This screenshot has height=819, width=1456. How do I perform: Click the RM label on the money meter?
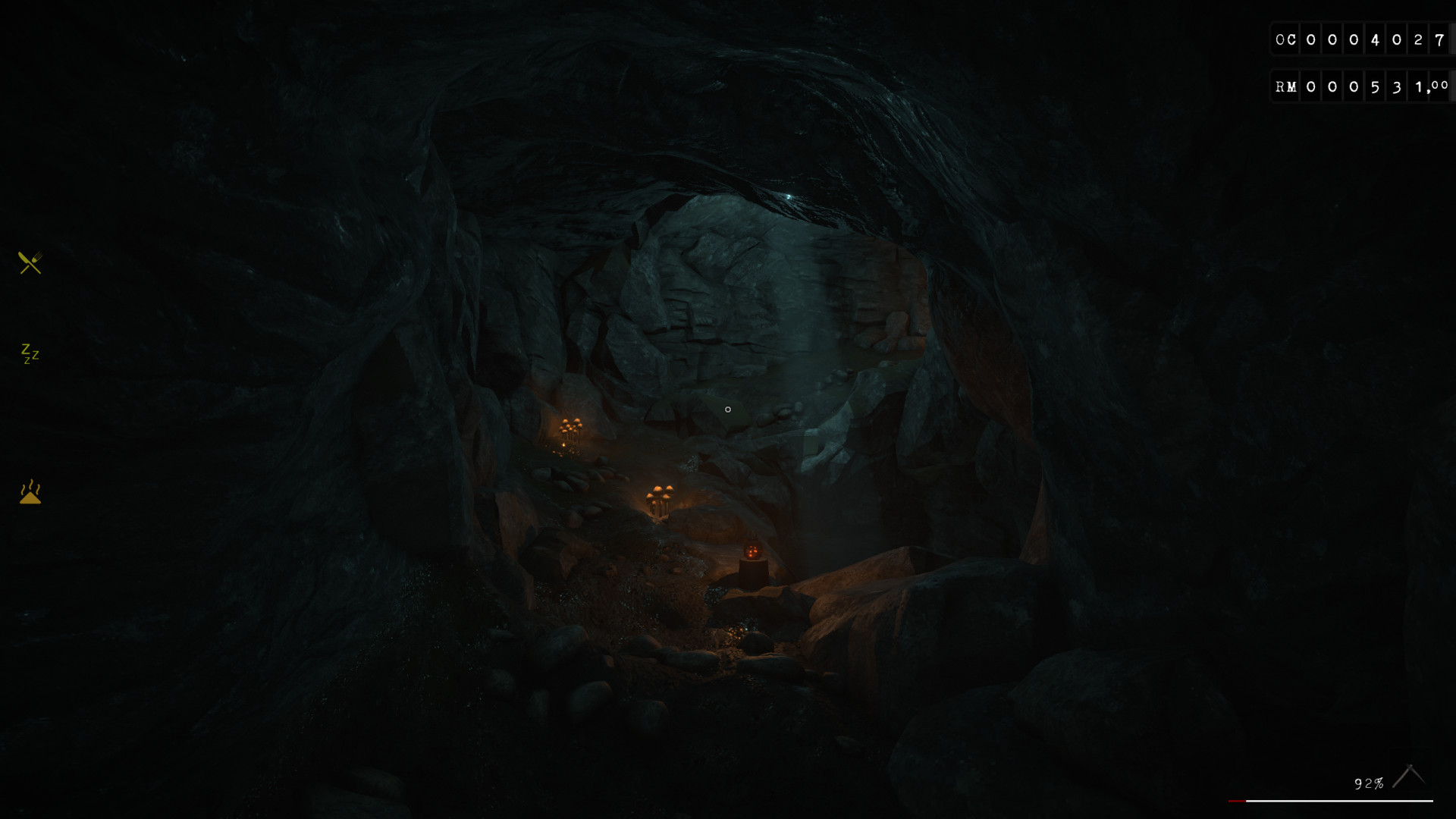click(x=1286, y=86)
